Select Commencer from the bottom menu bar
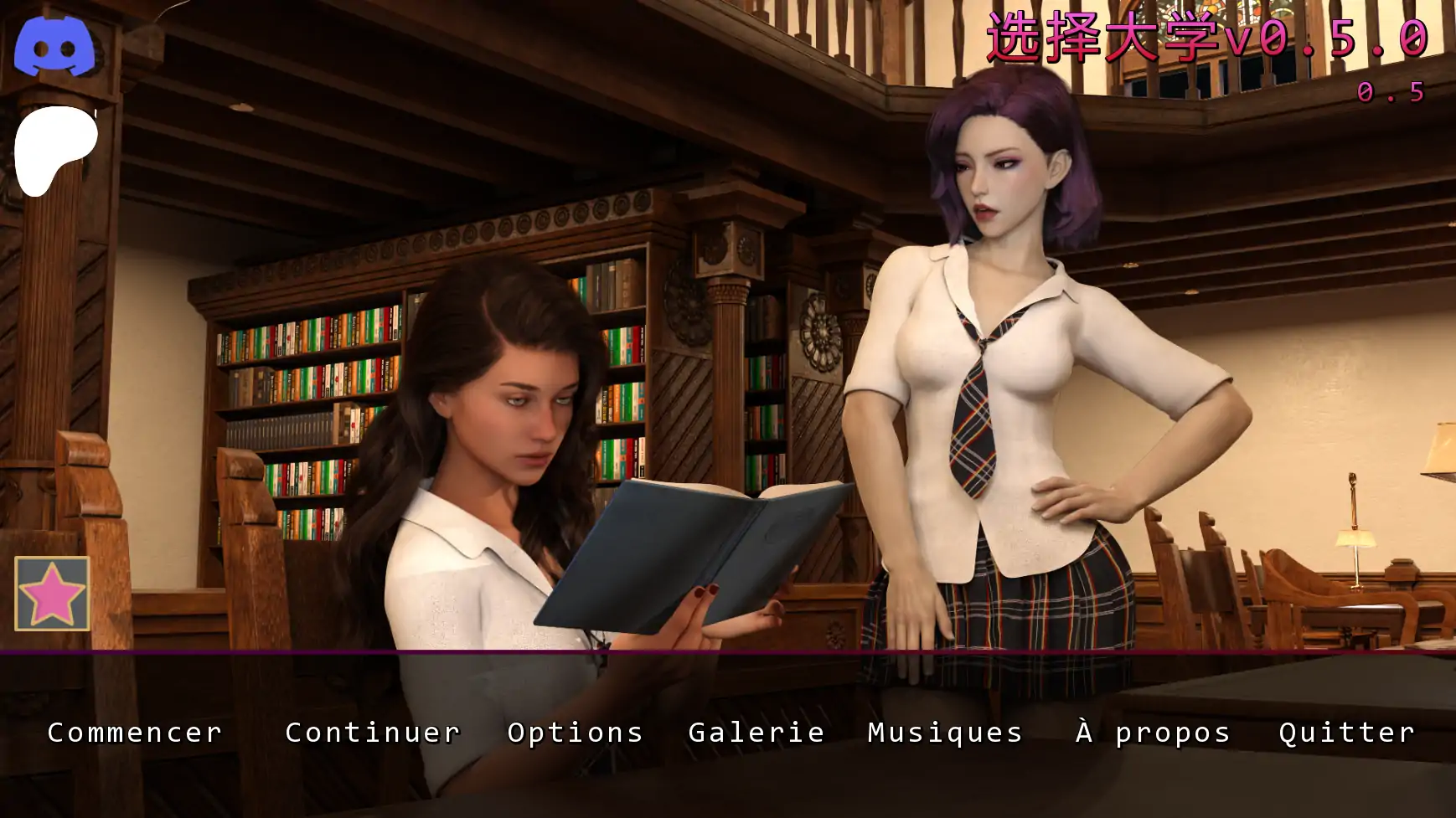This screenshot has height=818, width=1456. (134, 733)
